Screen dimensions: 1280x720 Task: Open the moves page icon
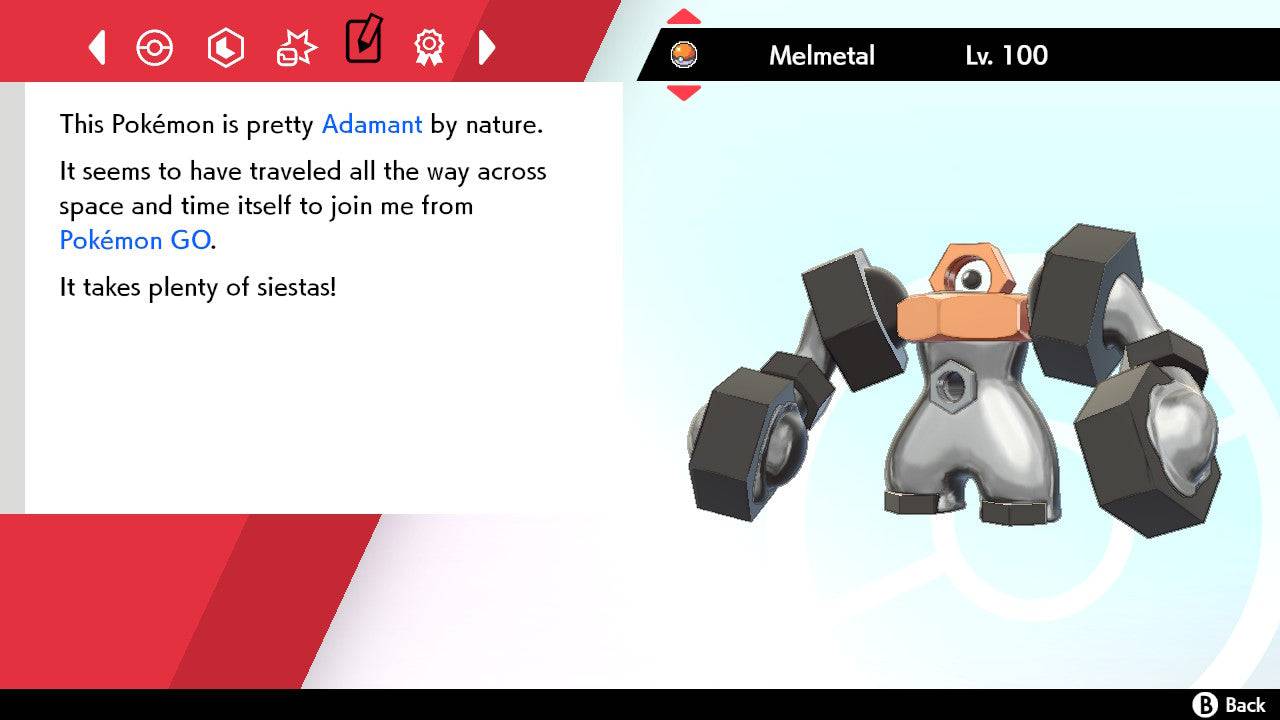(x=295, y=47)
